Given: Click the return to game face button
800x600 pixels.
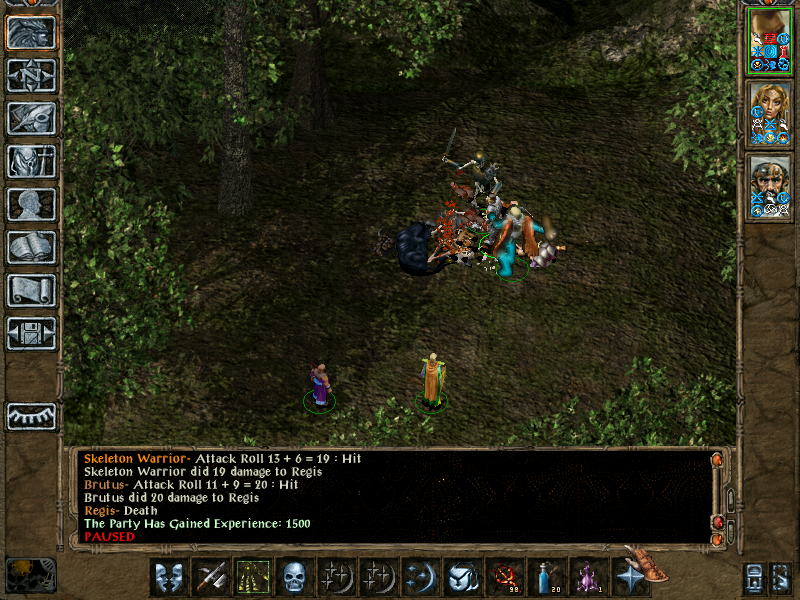Looking at the screenshot, I should [31, 32].
